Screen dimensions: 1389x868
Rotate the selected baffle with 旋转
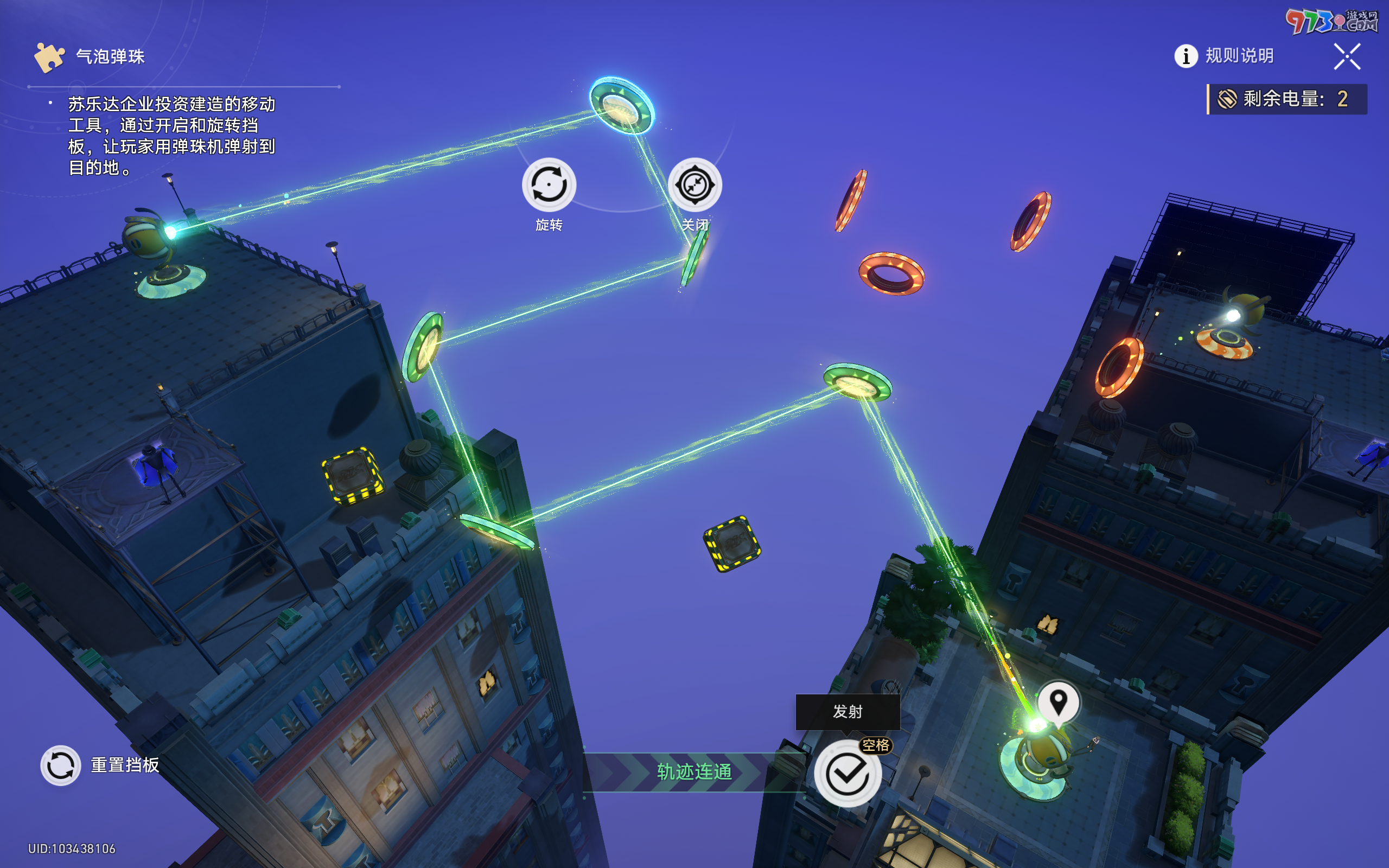(549, 185)
